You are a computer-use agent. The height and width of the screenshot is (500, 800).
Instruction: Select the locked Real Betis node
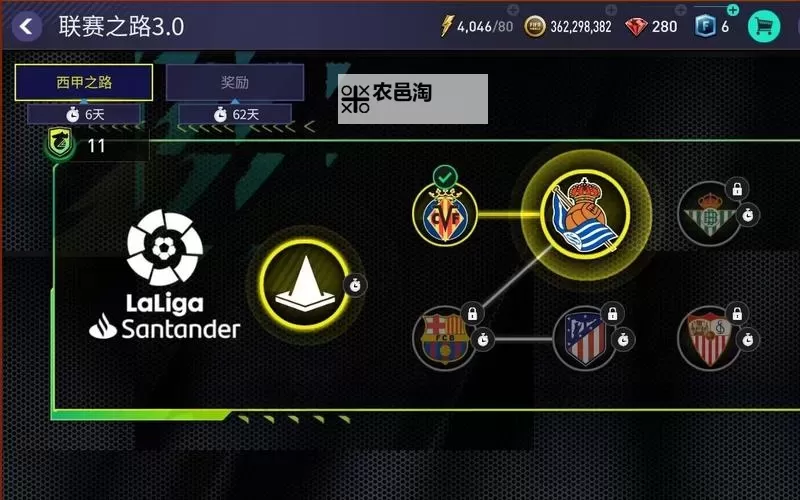[708, 215]
